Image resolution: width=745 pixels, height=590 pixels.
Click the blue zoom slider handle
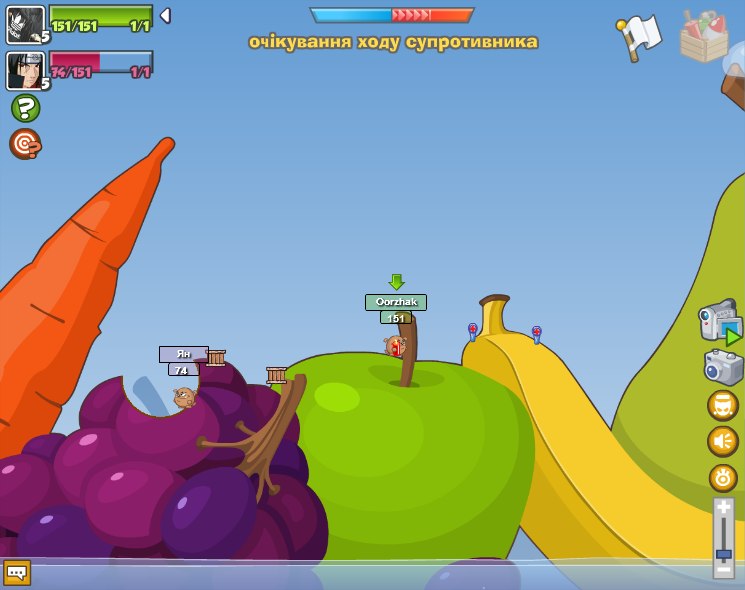(x=723, y=553)
